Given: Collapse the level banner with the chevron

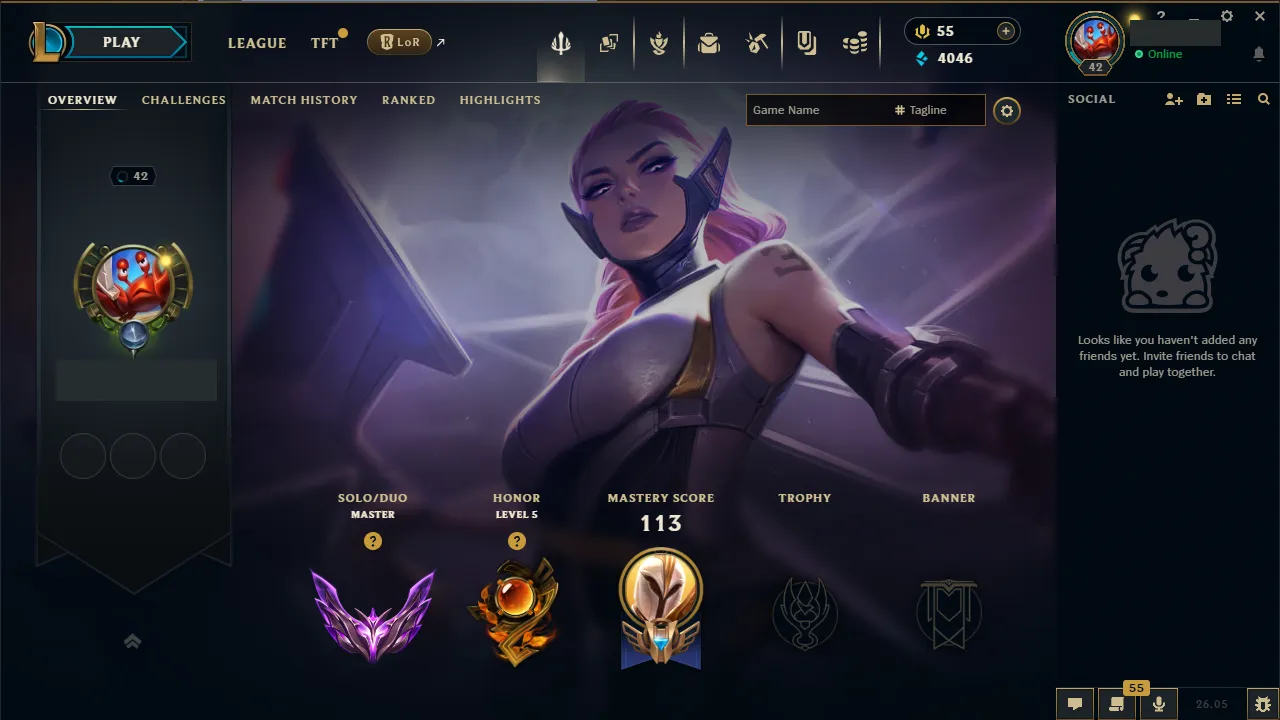Looking at the screenshot, I should (132, 641).
